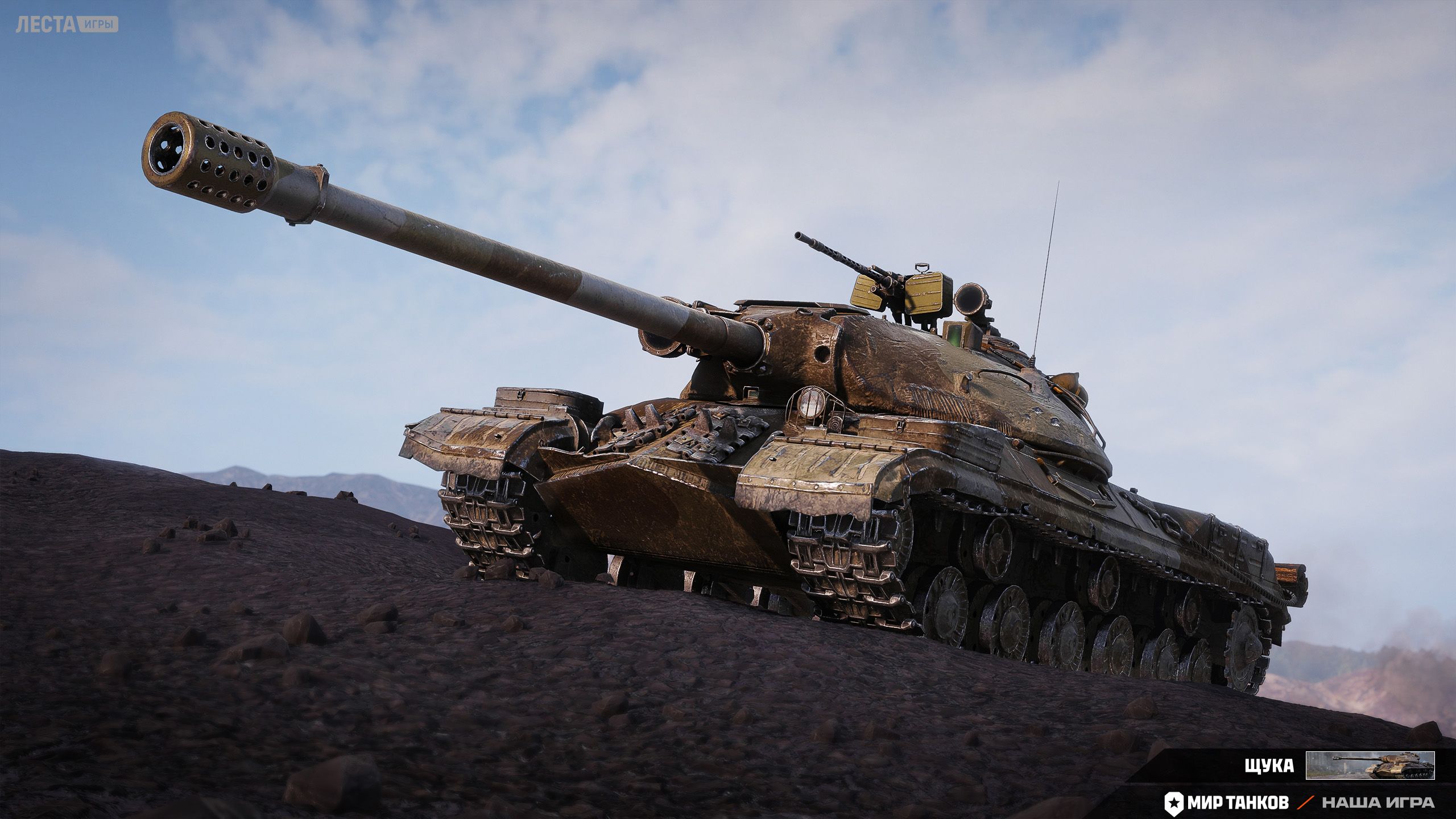Click the Щука tank thumbnail
Screen dimensions: 1456x819
(x=1370, y=766)
